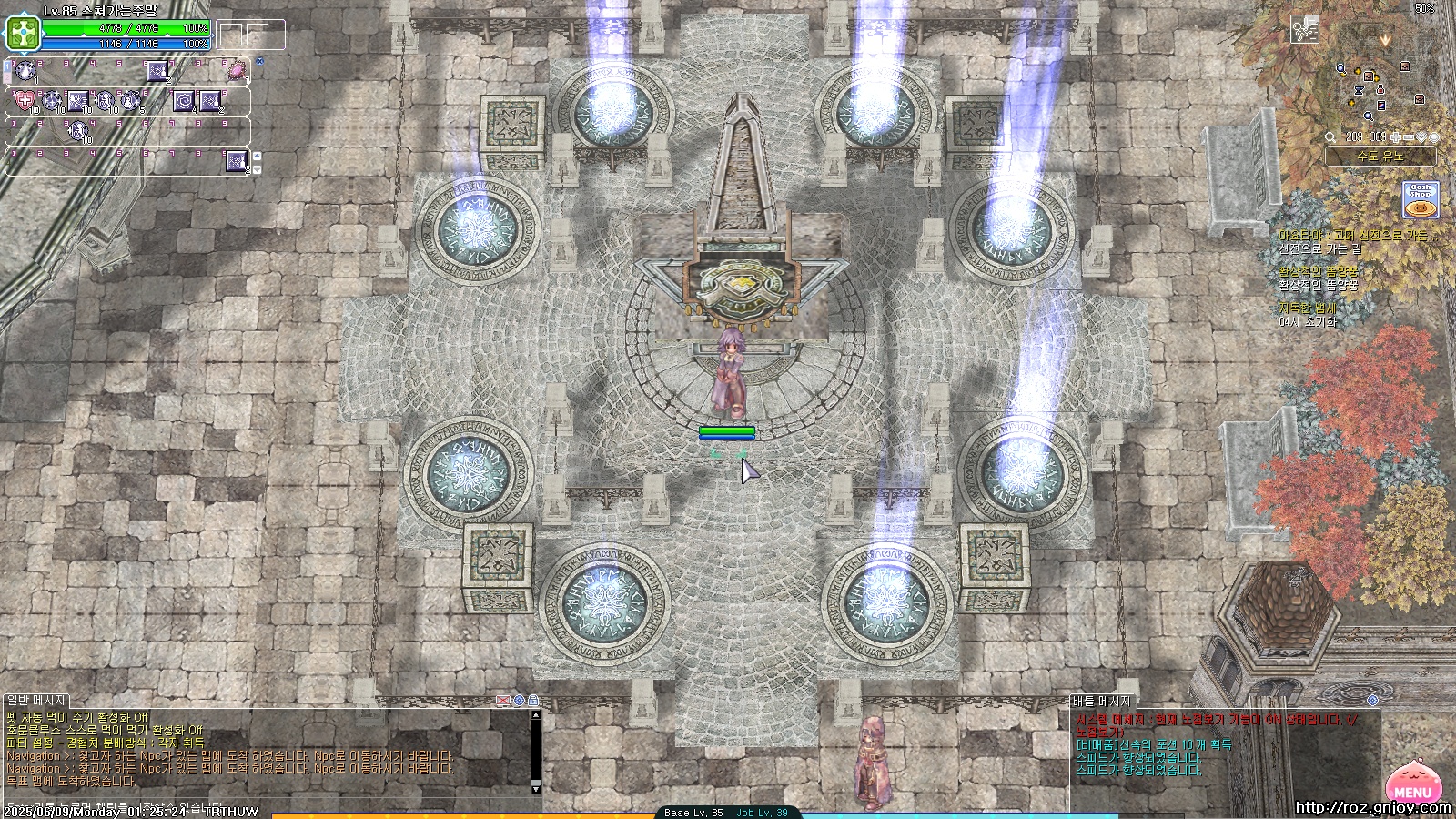The width and height of the screenshot is (1456, 819).
Task: Select the 일반 메시지 chat tab
Action: coord(36,700)
